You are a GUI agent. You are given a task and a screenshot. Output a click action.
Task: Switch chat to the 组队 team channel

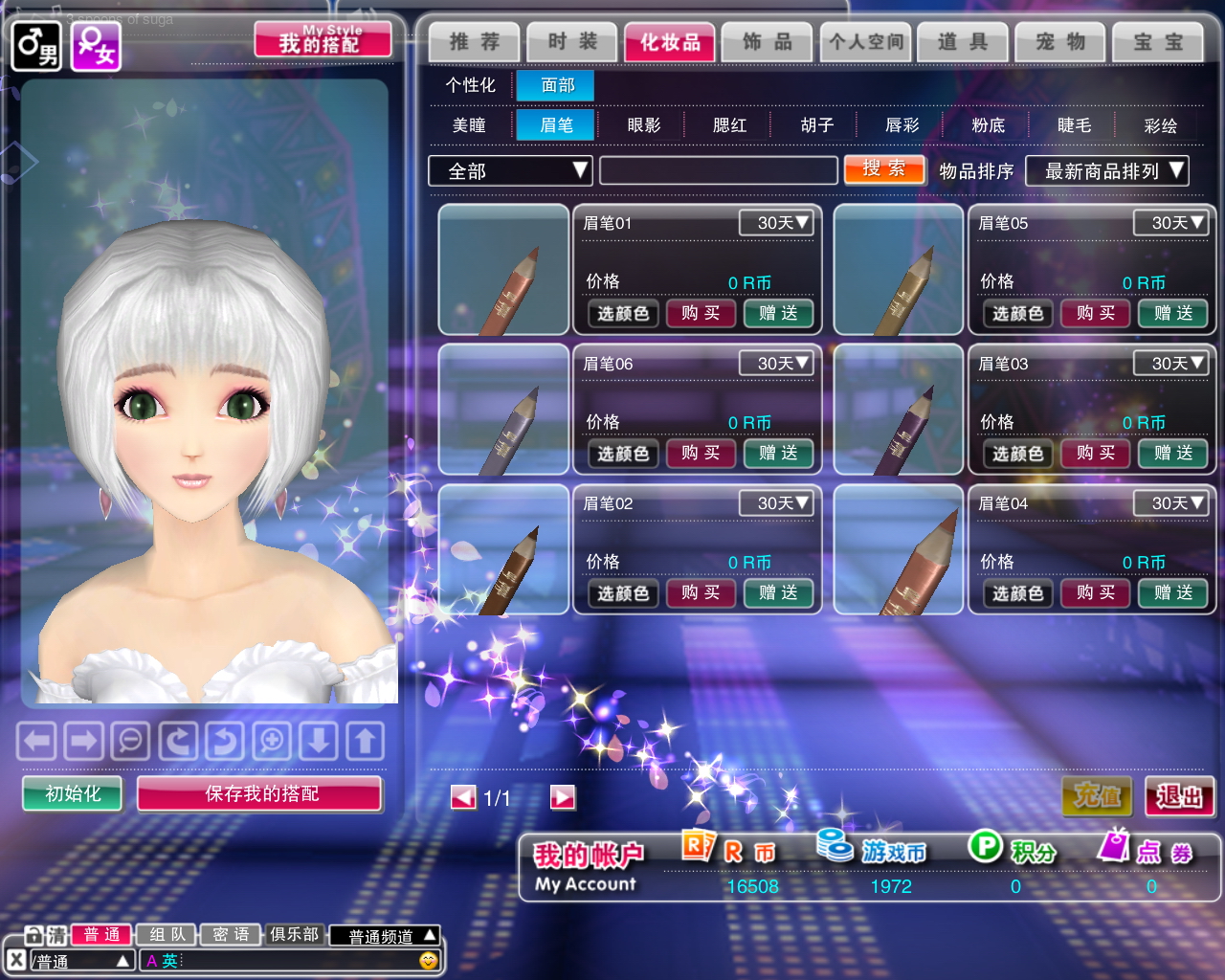167,935
